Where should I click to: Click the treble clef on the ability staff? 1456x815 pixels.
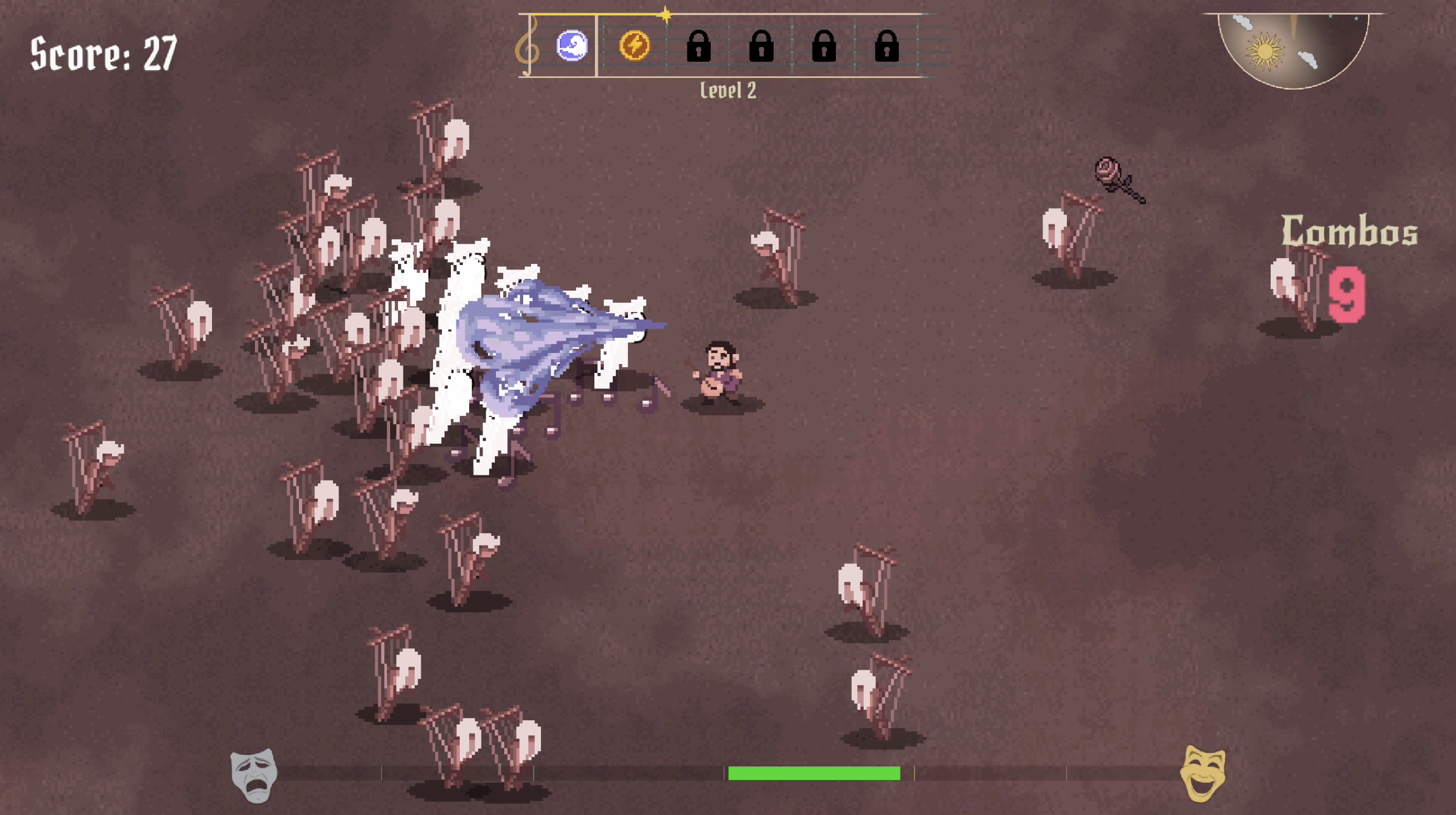[528, 46]
